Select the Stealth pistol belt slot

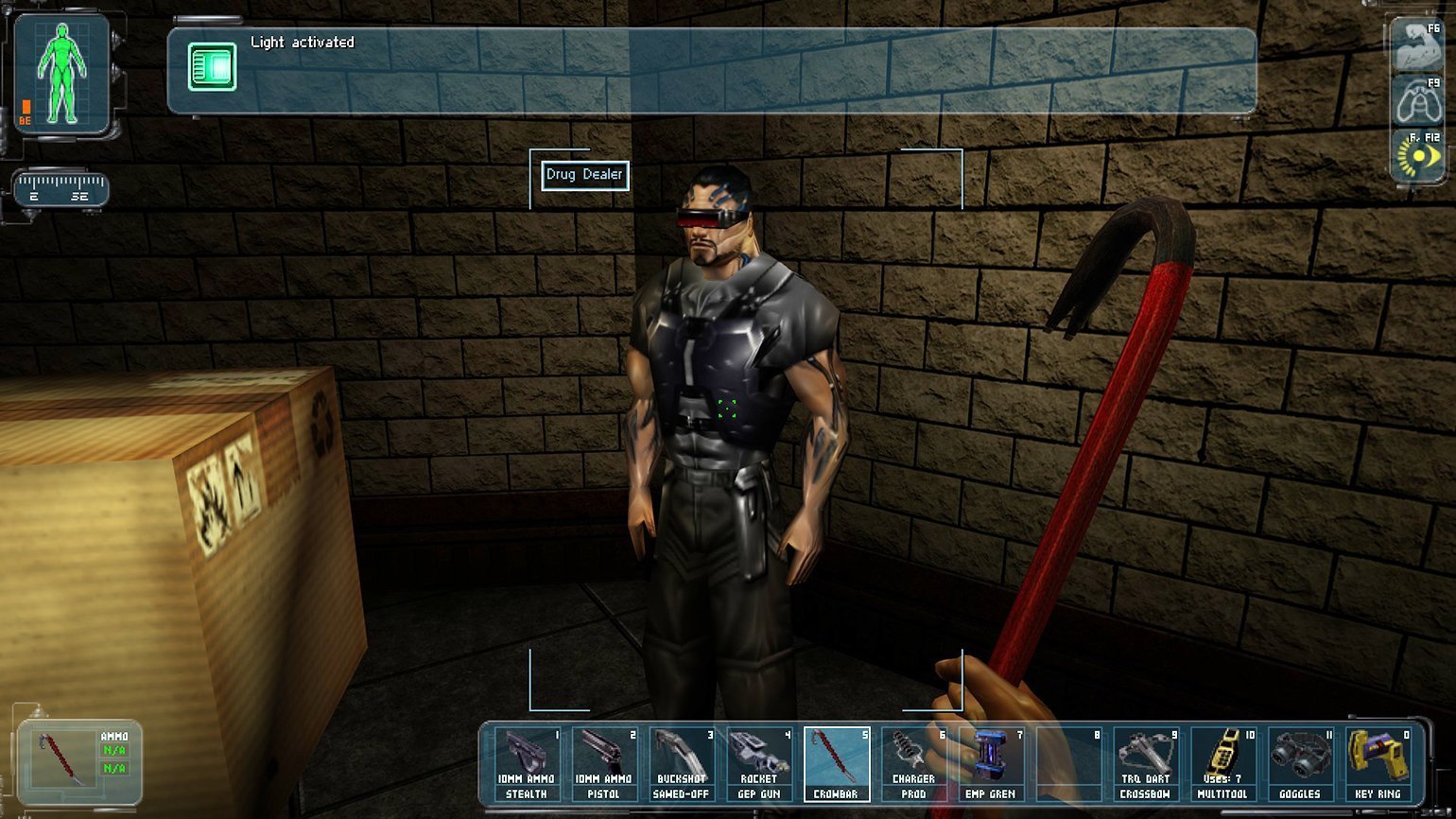[527, 764]
